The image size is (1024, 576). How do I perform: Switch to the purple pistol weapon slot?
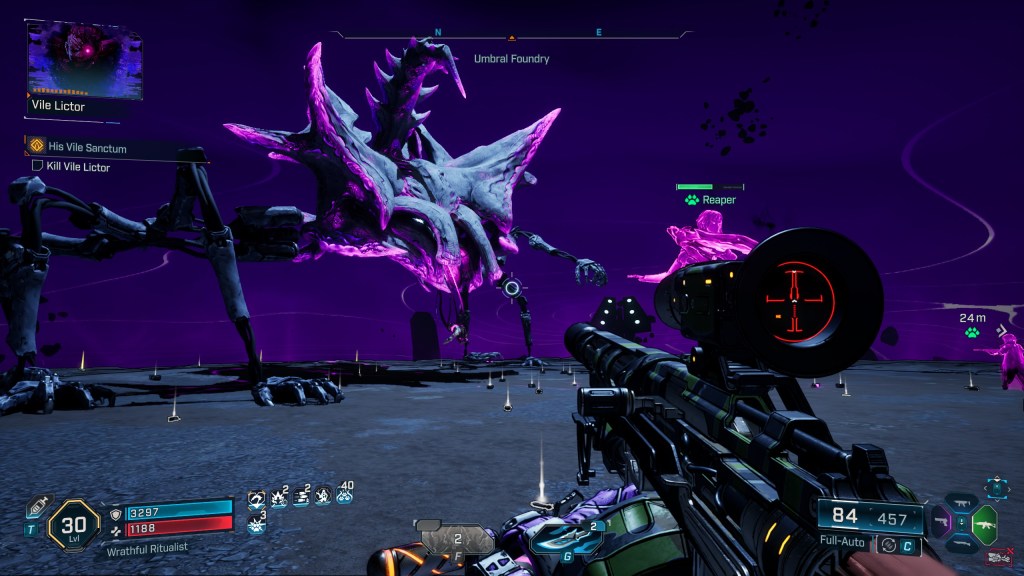coord(941,522)
